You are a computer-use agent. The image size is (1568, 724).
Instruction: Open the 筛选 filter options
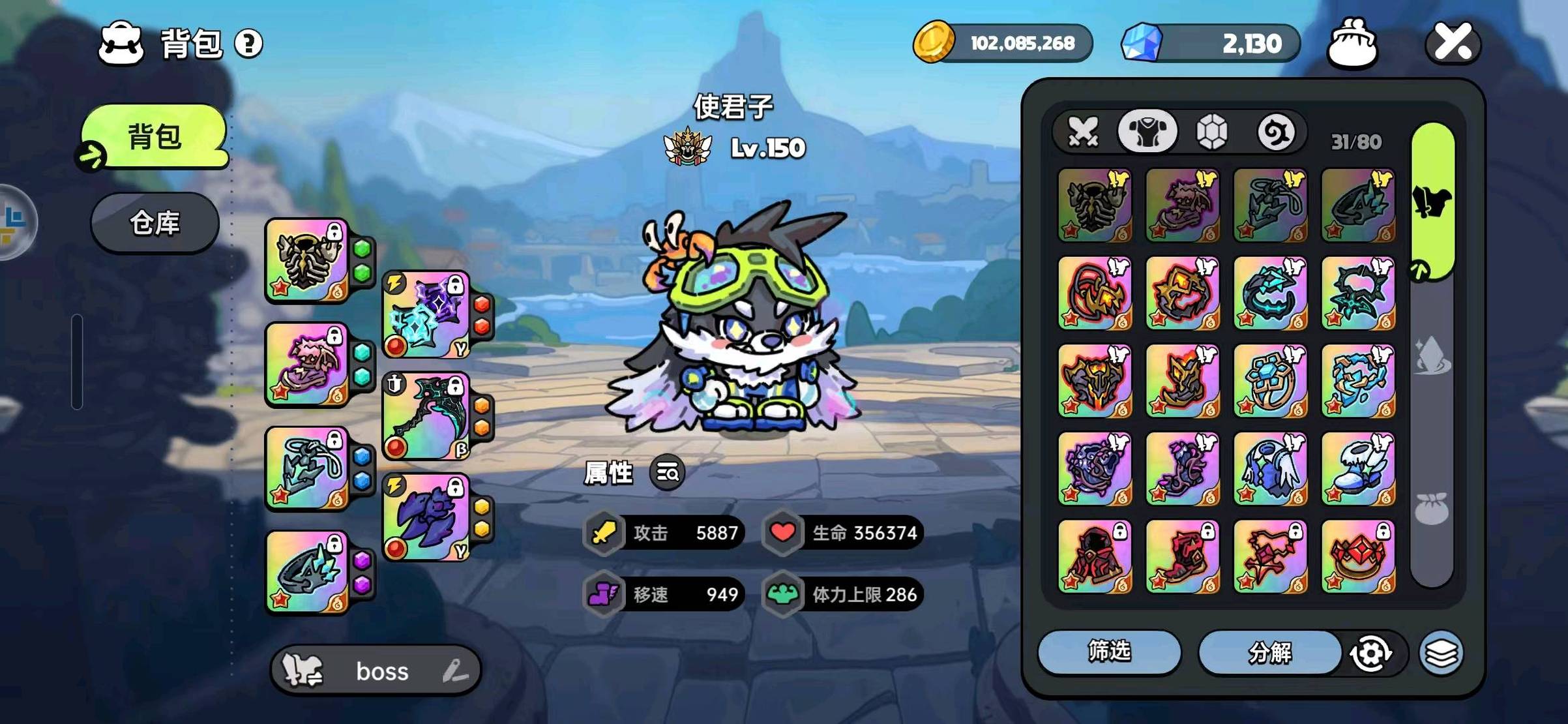(1109, 652)
